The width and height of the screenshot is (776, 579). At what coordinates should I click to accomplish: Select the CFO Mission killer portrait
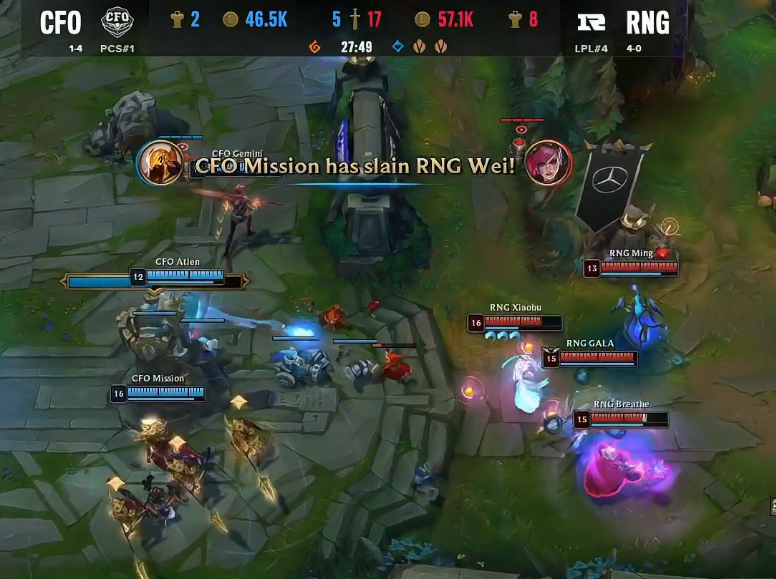tap(160, 163)
